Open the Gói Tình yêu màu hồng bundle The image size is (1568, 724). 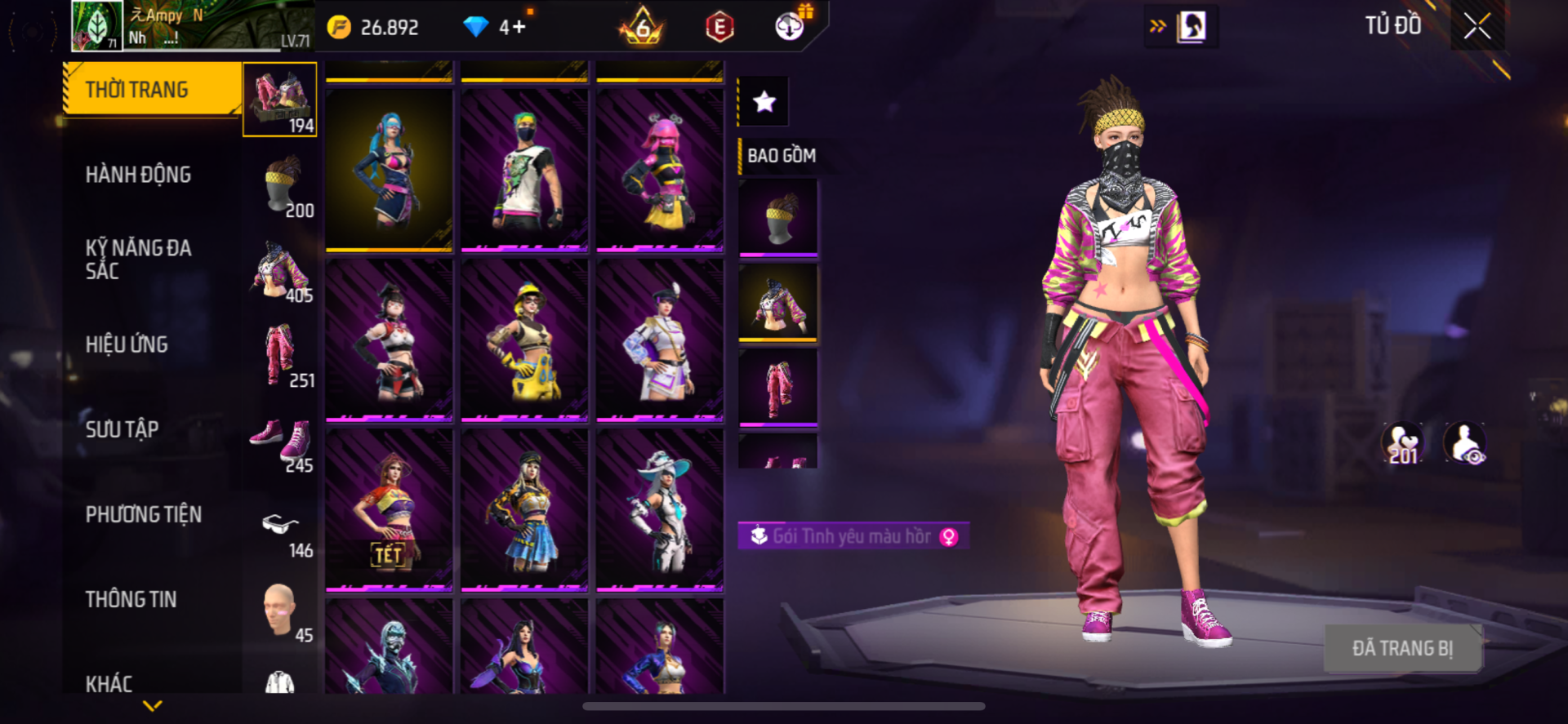pos(853,536)
